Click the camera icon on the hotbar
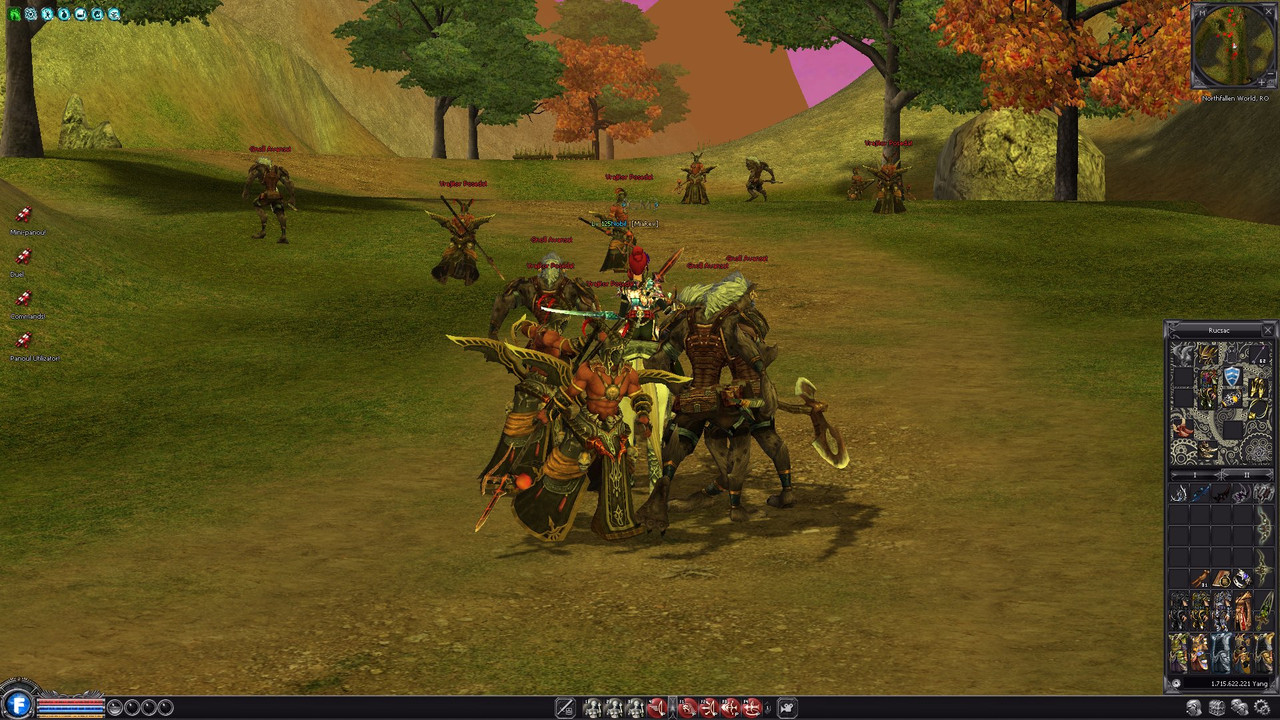1280x720 pixels. [787, 708]
